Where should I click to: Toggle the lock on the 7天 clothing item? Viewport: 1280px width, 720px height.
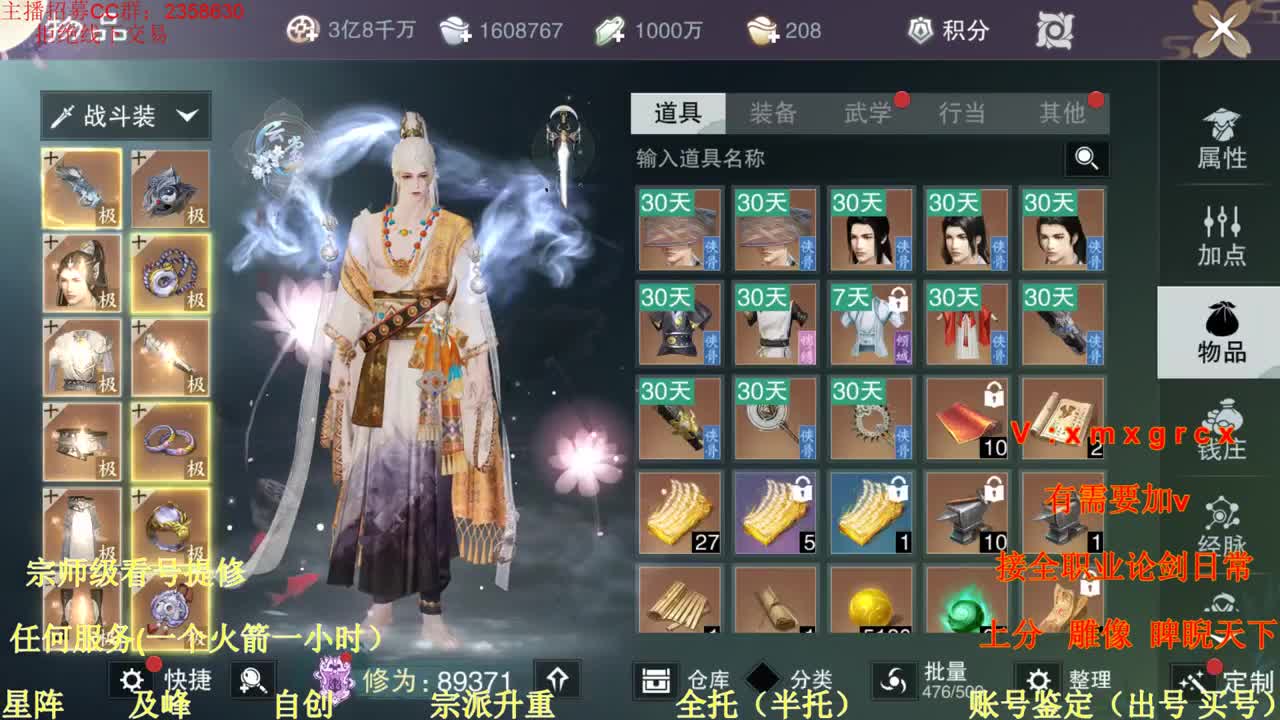(898, 299)
